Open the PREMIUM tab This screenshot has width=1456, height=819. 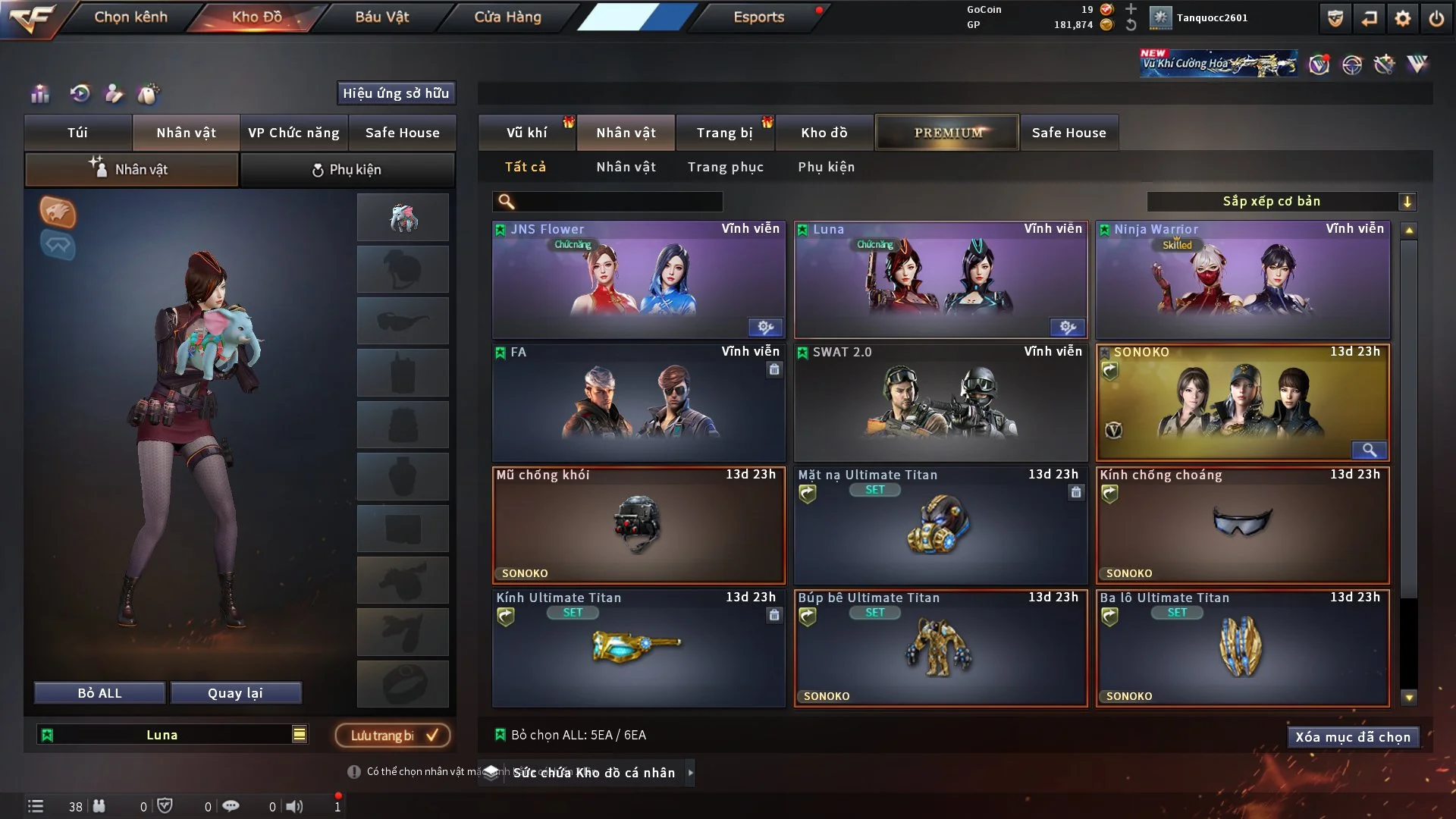pyautogui.click(x=947, y=133)
